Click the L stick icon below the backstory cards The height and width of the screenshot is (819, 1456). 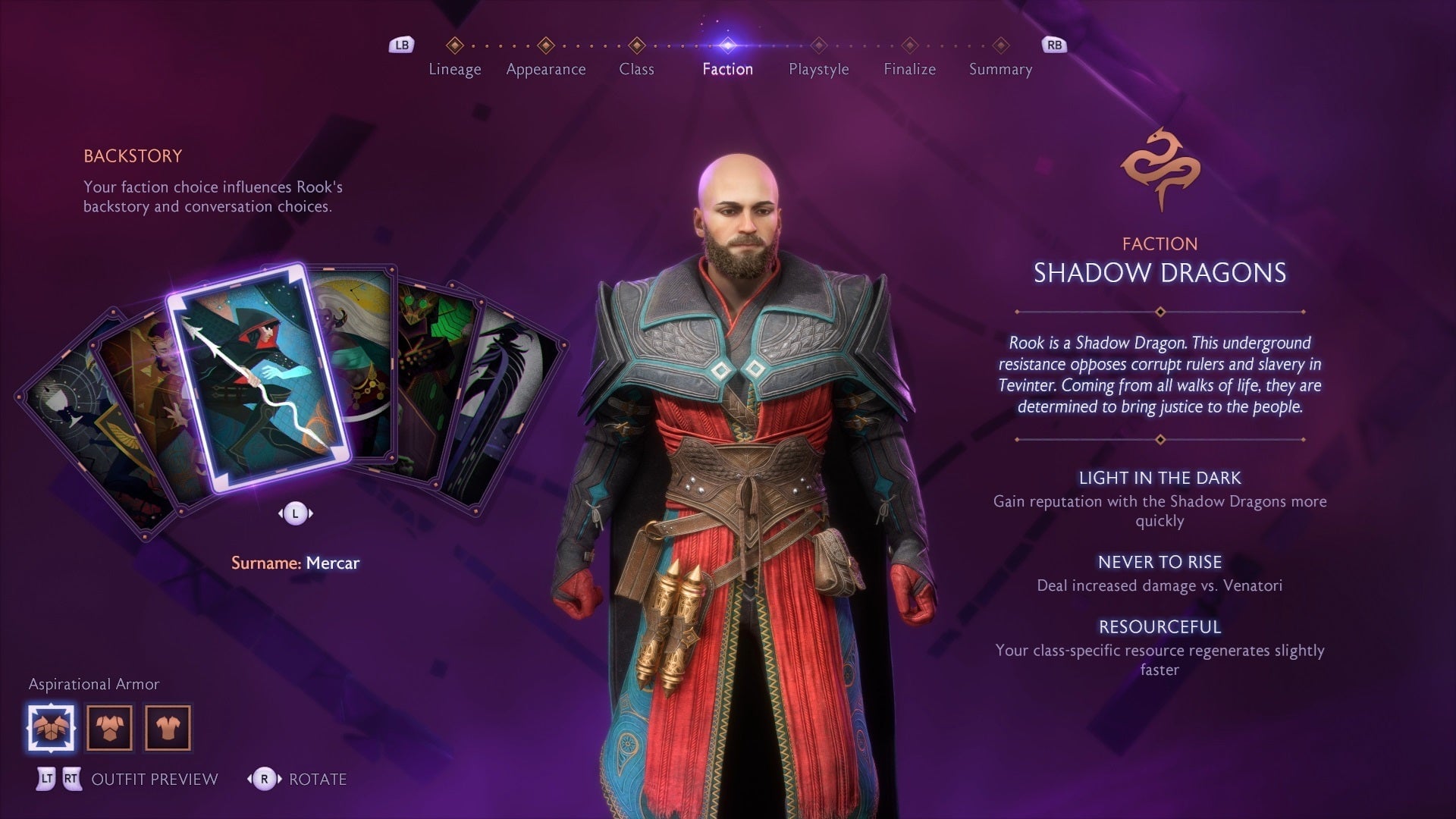pos(297,512)
